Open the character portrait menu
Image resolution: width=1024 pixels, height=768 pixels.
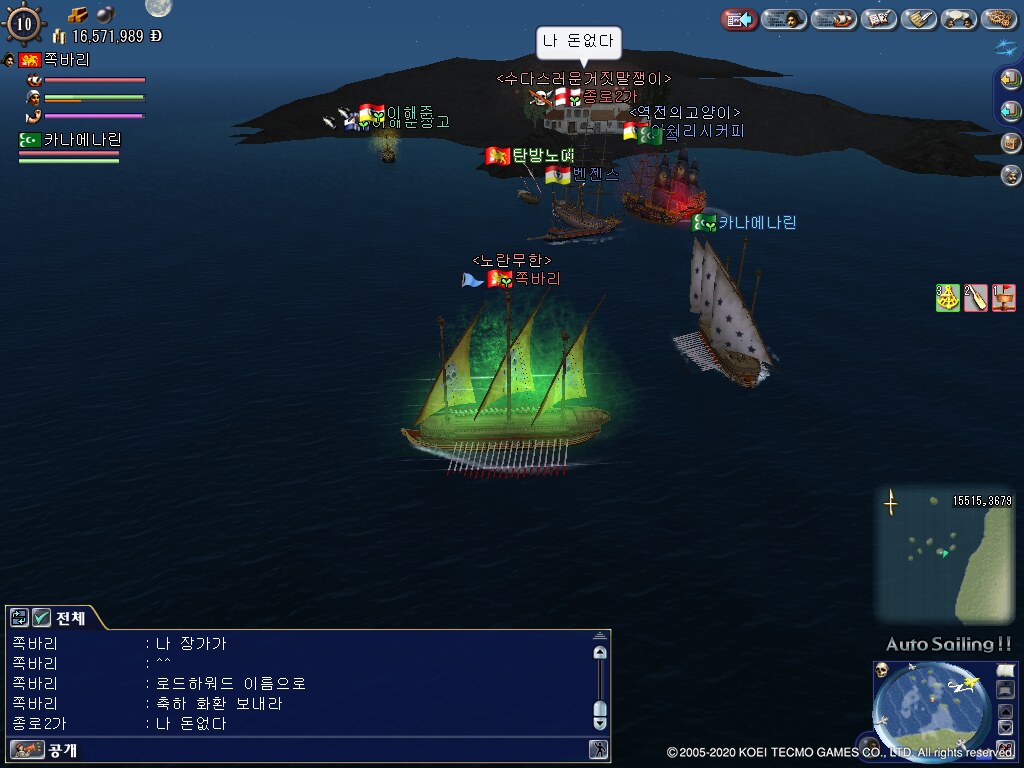point(784,19)
